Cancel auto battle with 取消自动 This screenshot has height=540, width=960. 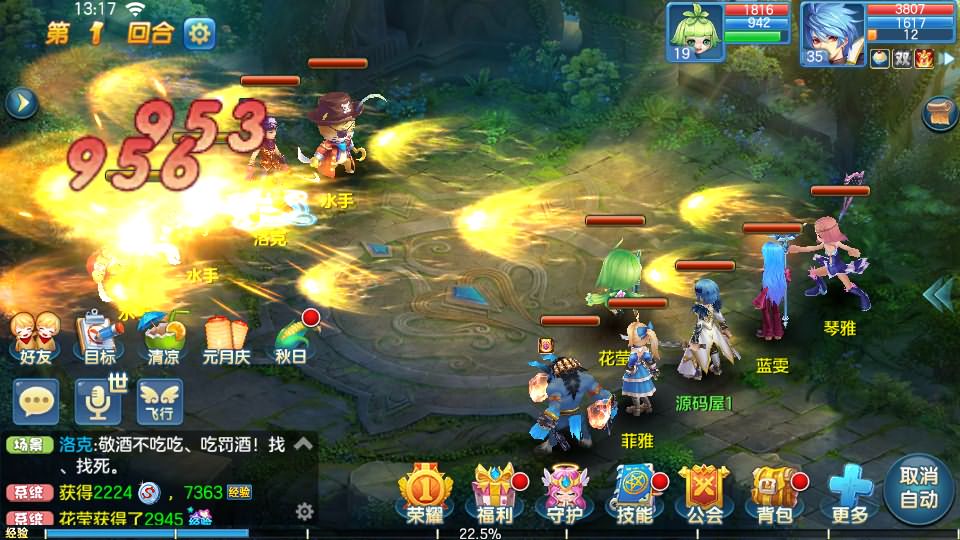click(918, 487)
